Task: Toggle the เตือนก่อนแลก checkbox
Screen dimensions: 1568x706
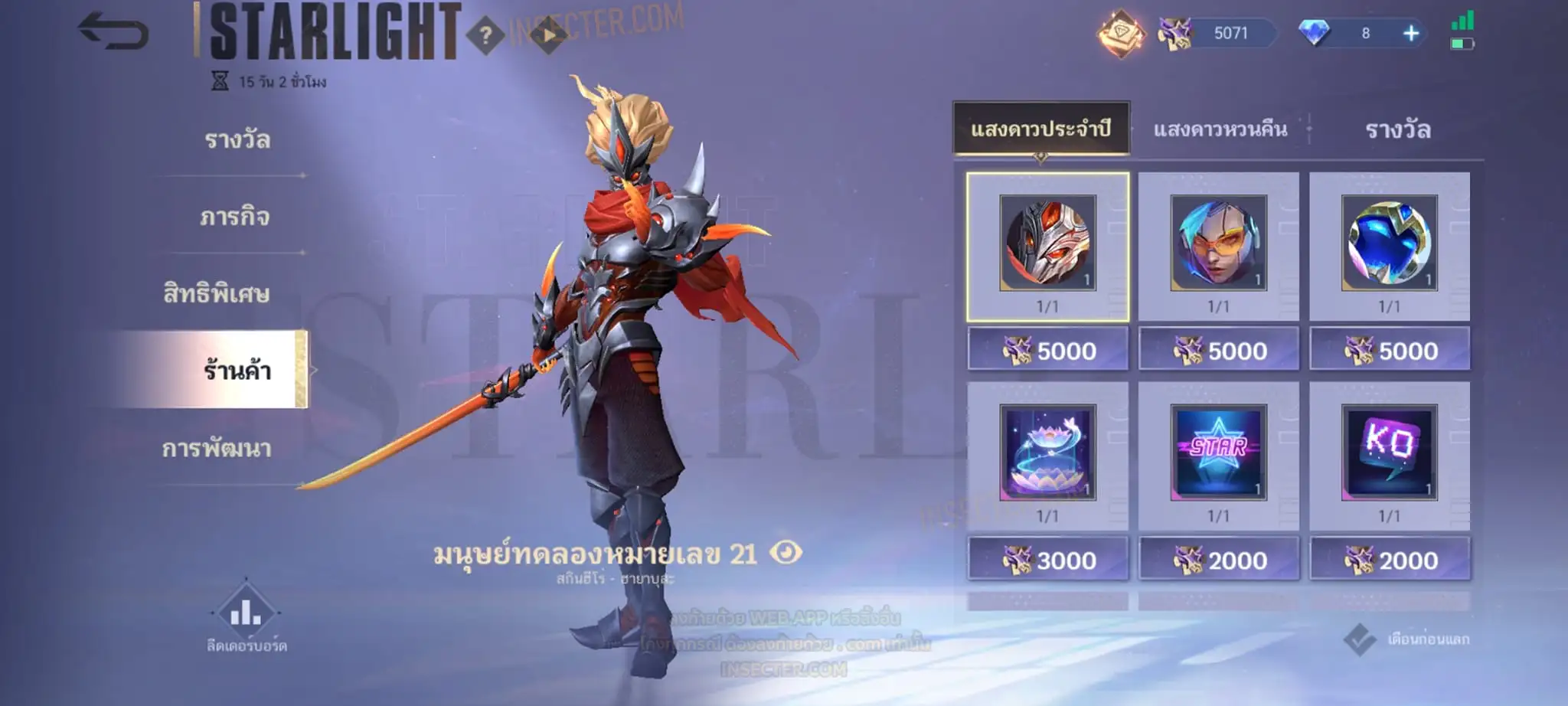Action: click(1360, 639)
